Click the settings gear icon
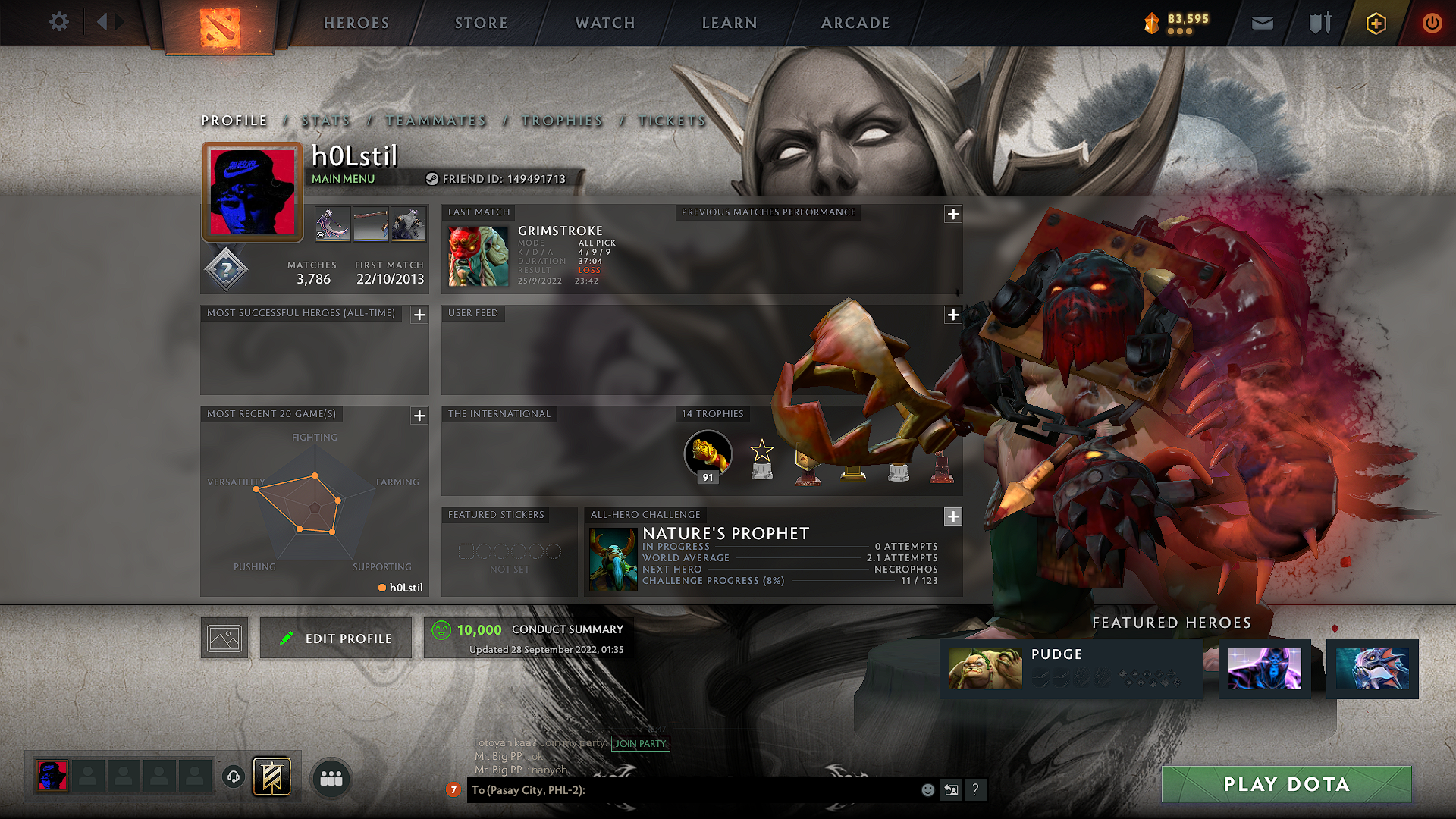The image size is (1456, 819). [59, 22]
